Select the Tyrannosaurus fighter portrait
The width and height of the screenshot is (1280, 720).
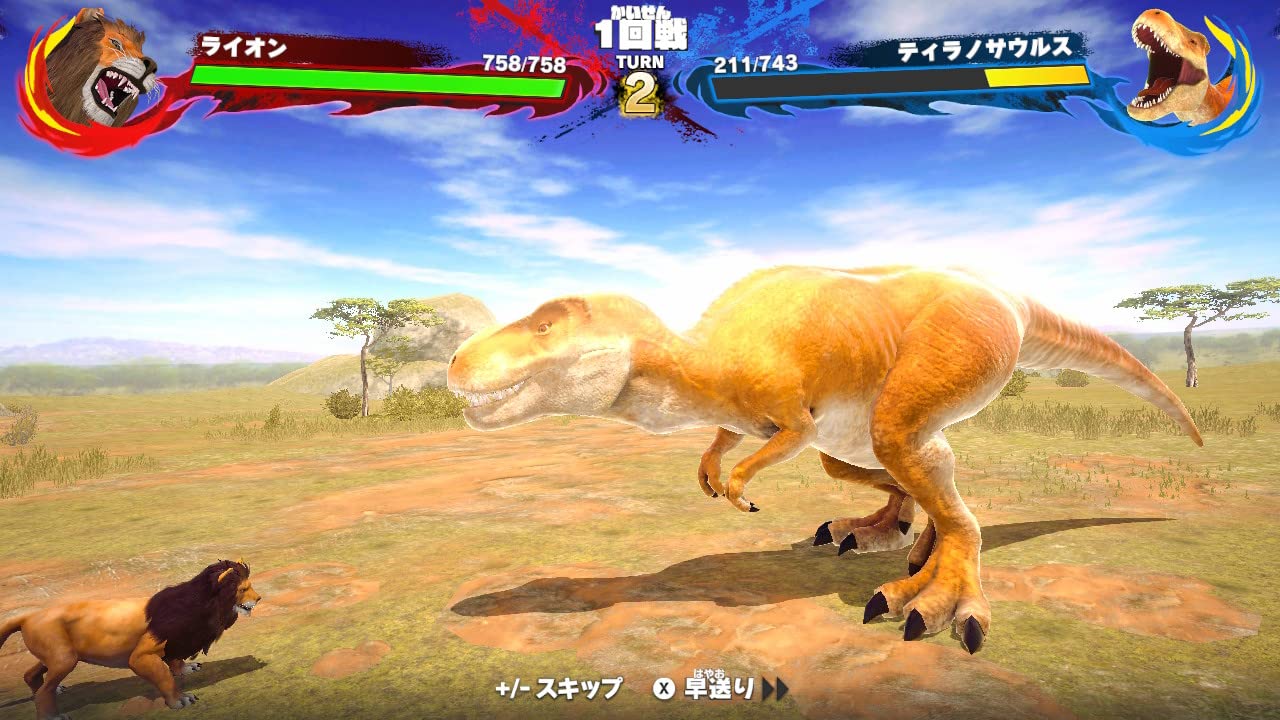(1180, 70)
